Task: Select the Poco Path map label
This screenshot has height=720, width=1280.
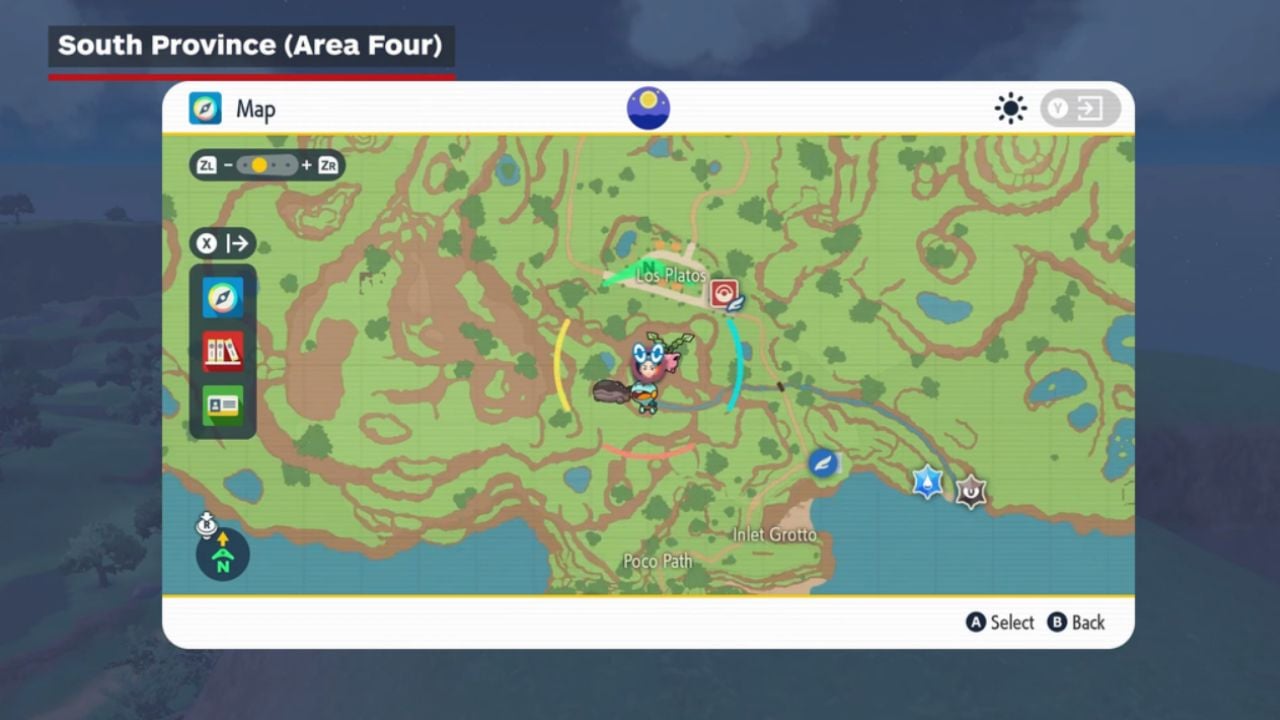Action: 657,561
